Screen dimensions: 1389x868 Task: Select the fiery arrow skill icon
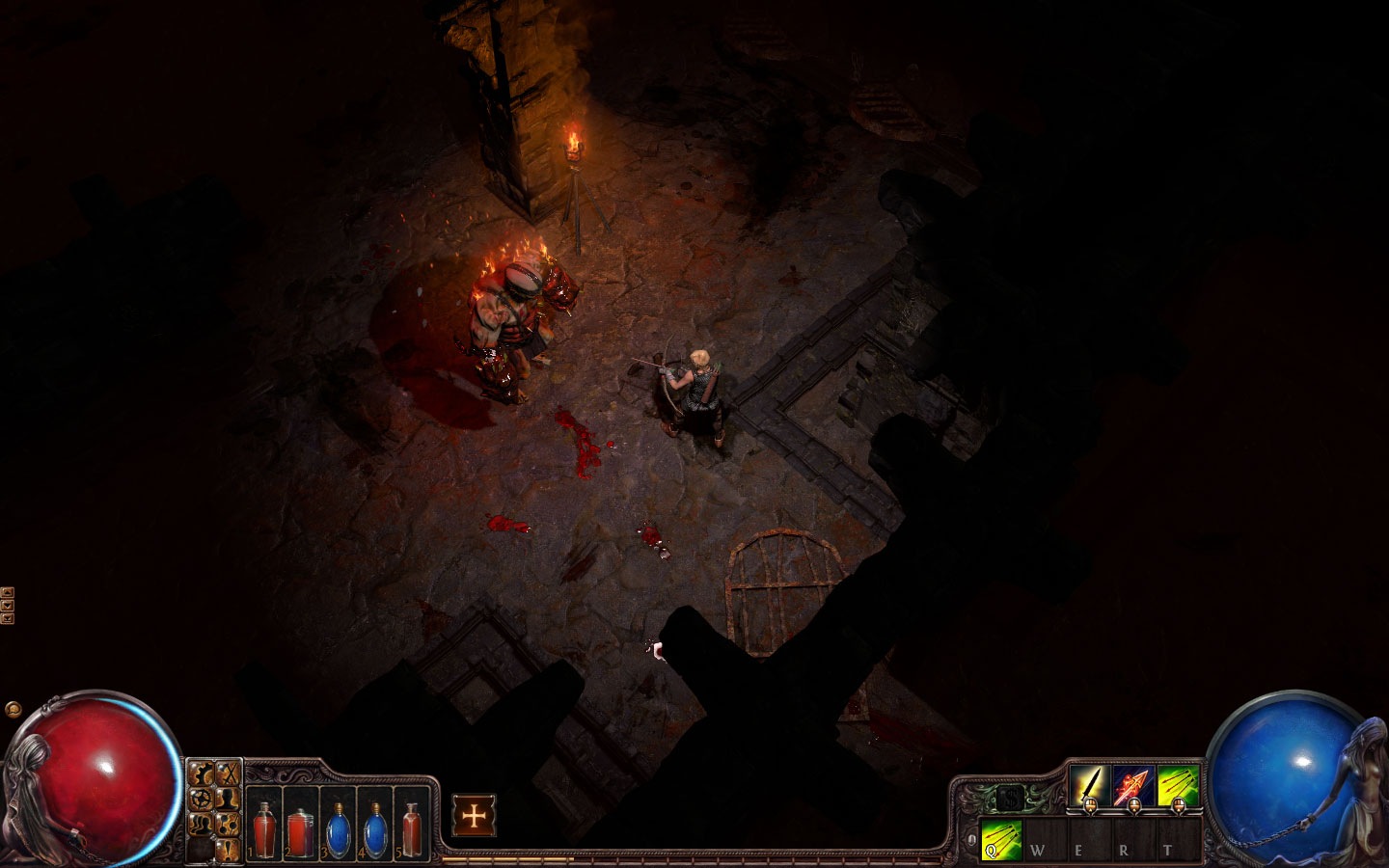tap(1133, 785)
